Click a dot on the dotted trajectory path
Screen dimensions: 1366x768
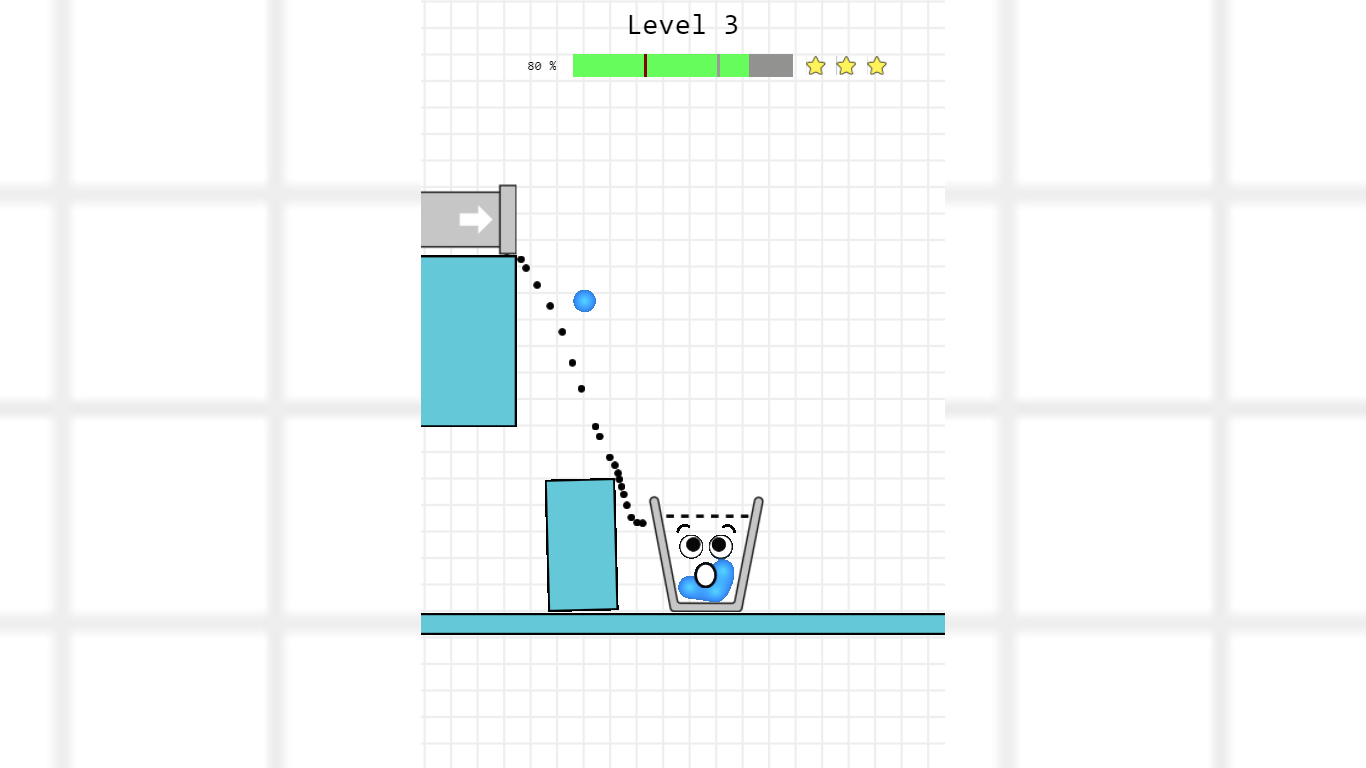pos(570,360)
